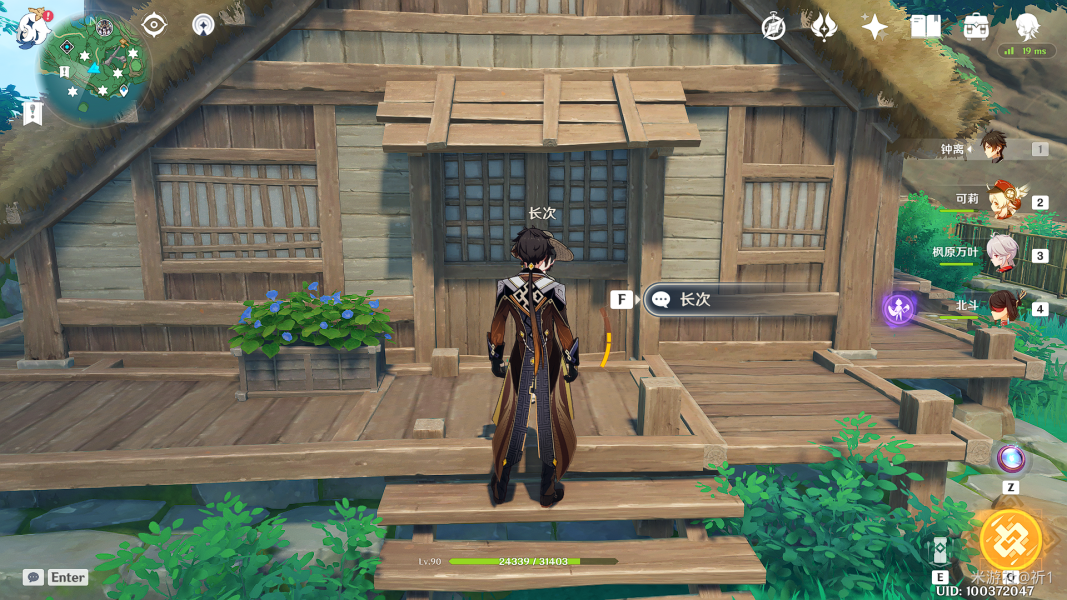The image size is (1067, 600).
Task: Open the backpack inventory
Action: (x=976, y=27)
